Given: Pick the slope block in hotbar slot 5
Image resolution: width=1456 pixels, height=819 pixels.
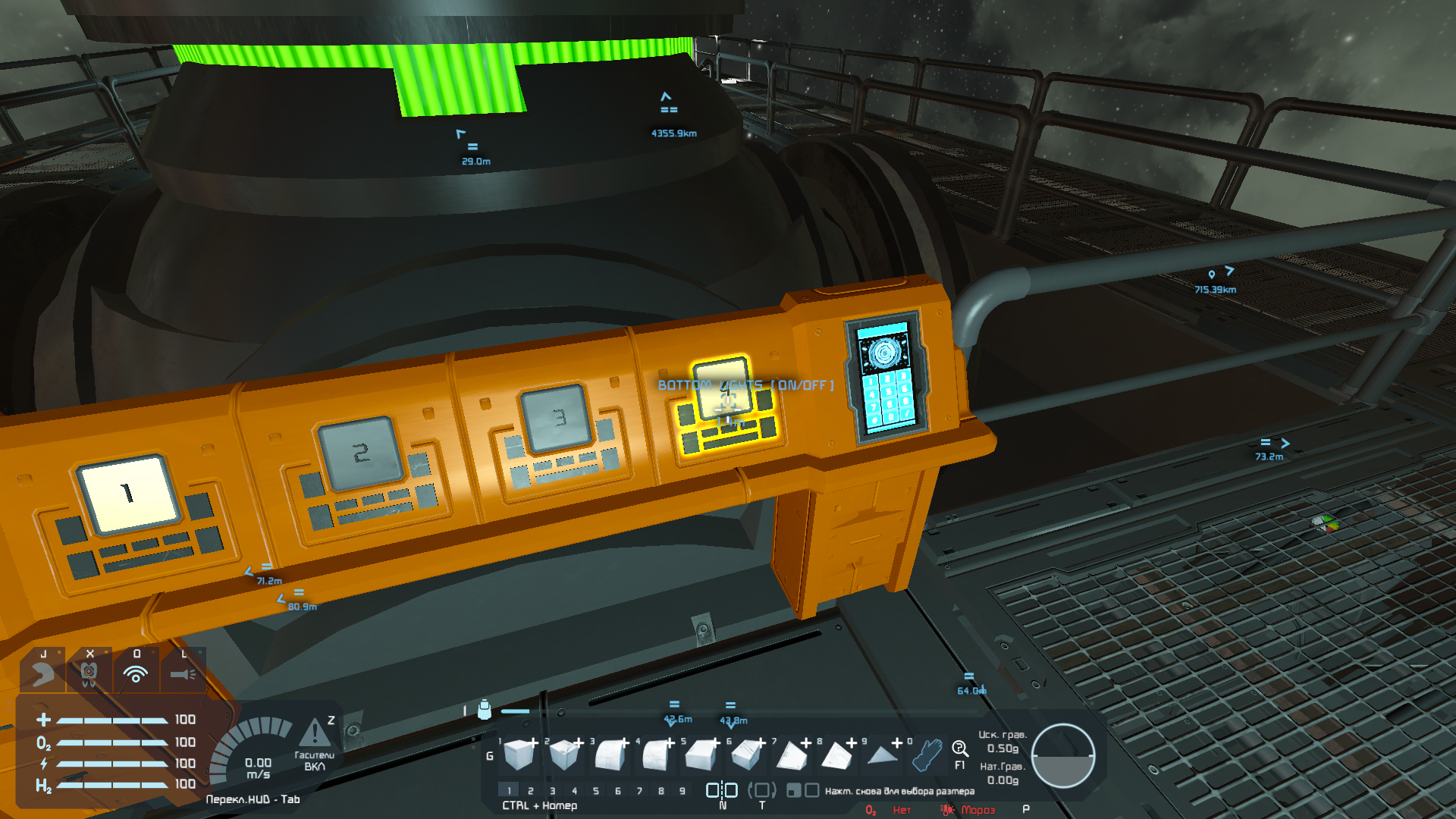Looking at the screenshot, I should [x=701, y=755].
